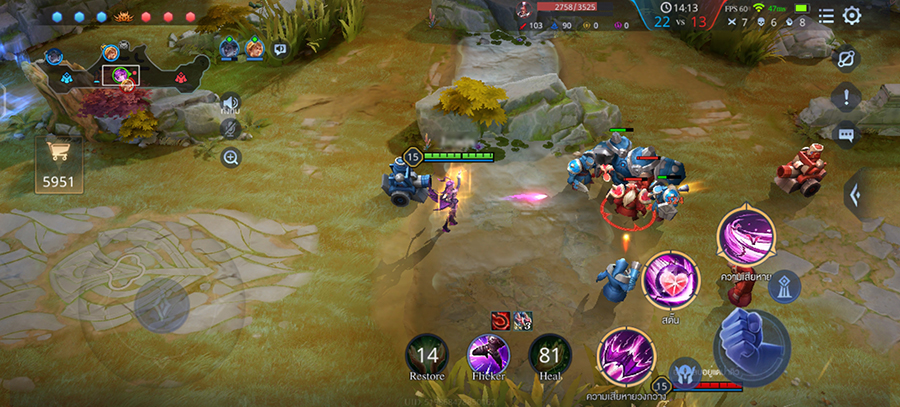Open the quick chat bubble beside hero portraits
Screen dimensions: 900x407
(x=280, y=48)
